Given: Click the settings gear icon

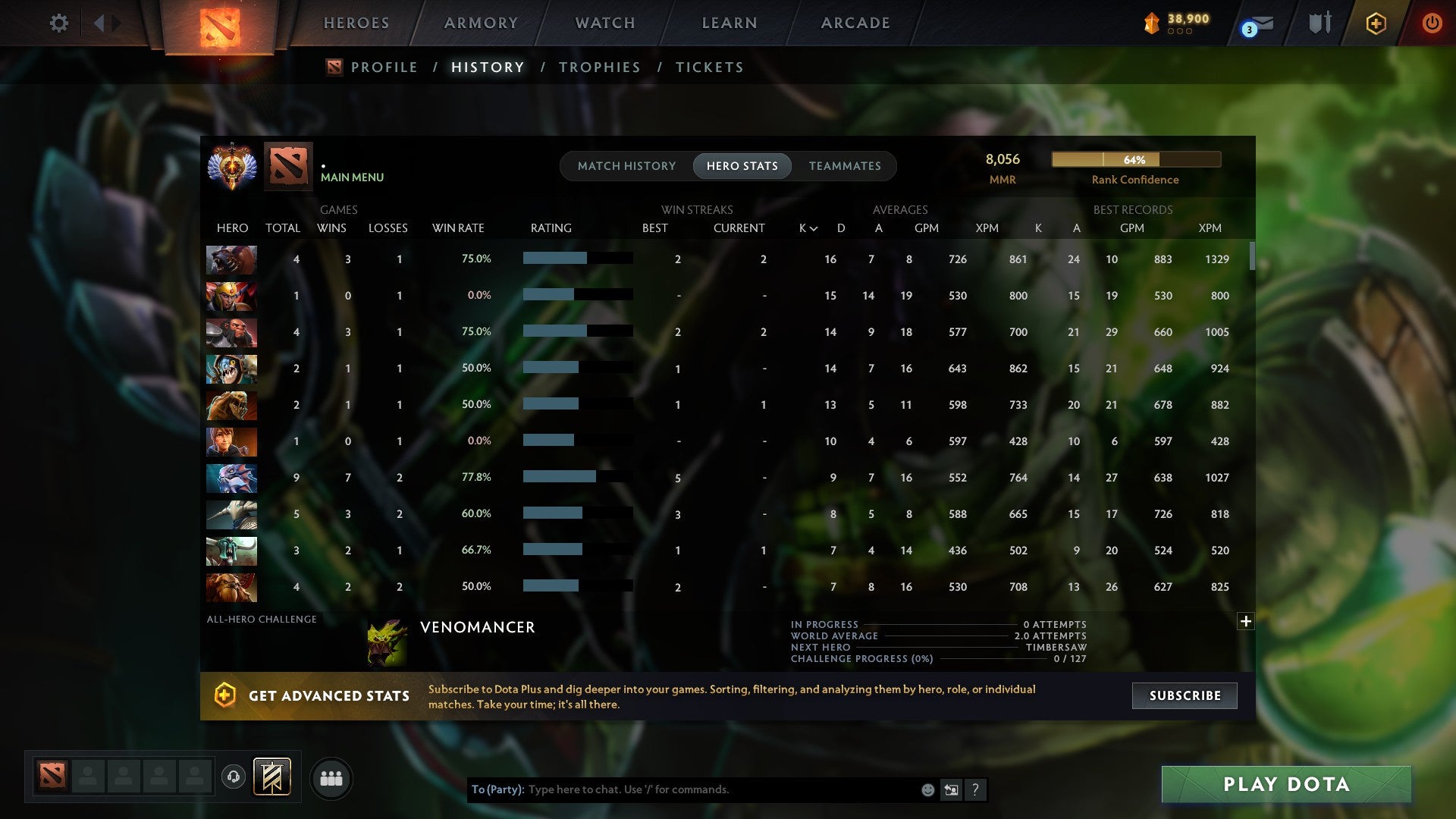Looking at the screenshot, I should point(59,23).
